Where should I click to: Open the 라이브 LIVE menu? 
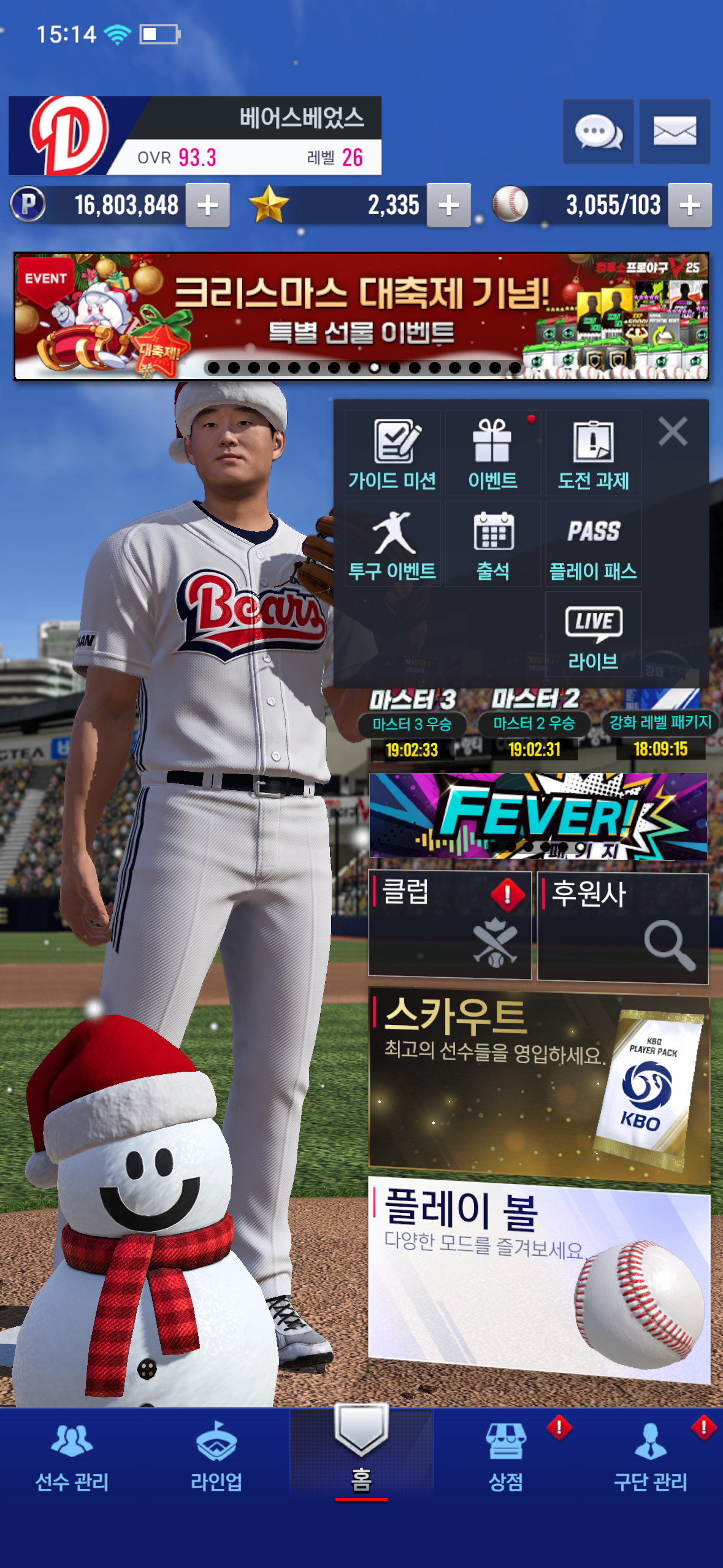pyautogui.click(x=593, y=635)
